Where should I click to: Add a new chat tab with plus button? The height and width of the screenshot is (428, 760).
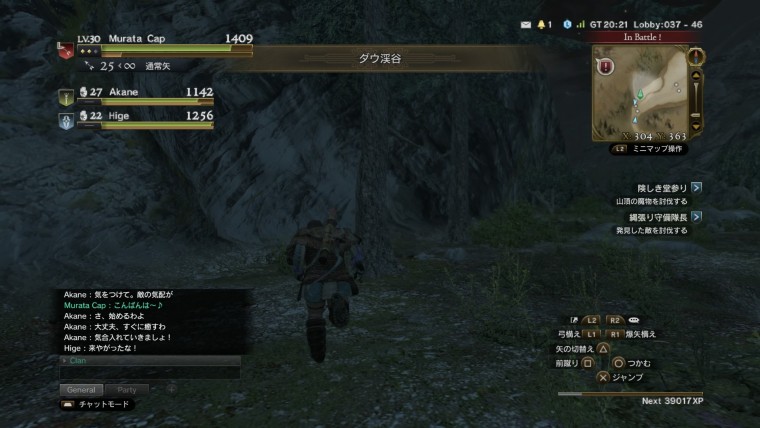tap(171, 390)
